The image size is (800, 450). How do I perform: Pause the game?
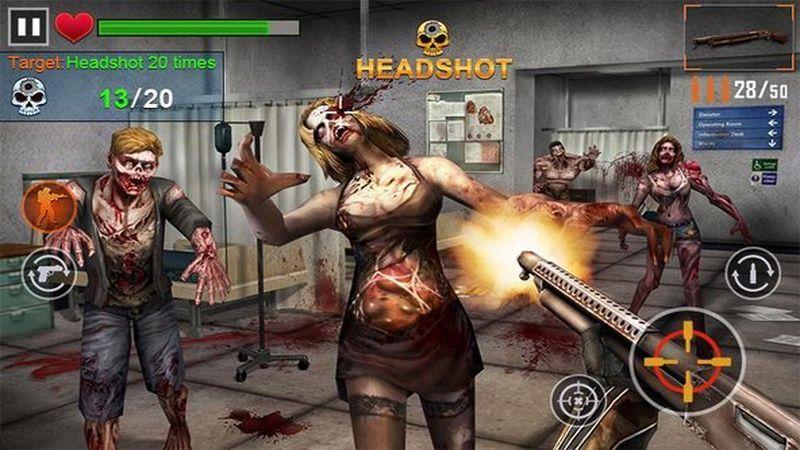27,25
